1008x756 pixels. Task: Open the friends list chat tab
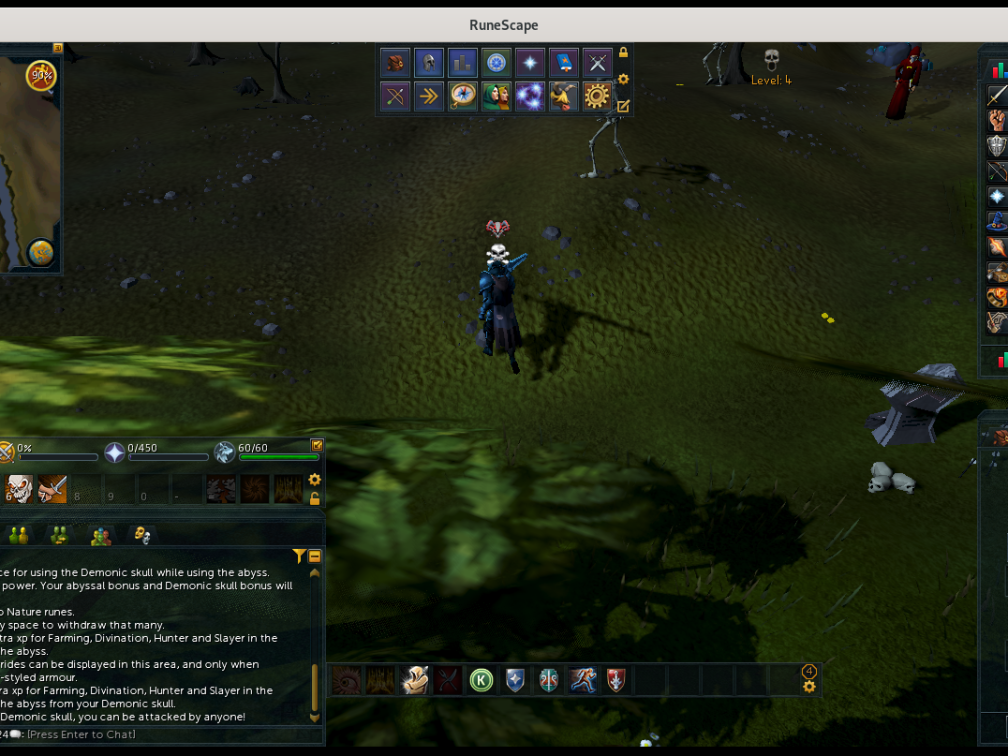click(x=17, y=535)
